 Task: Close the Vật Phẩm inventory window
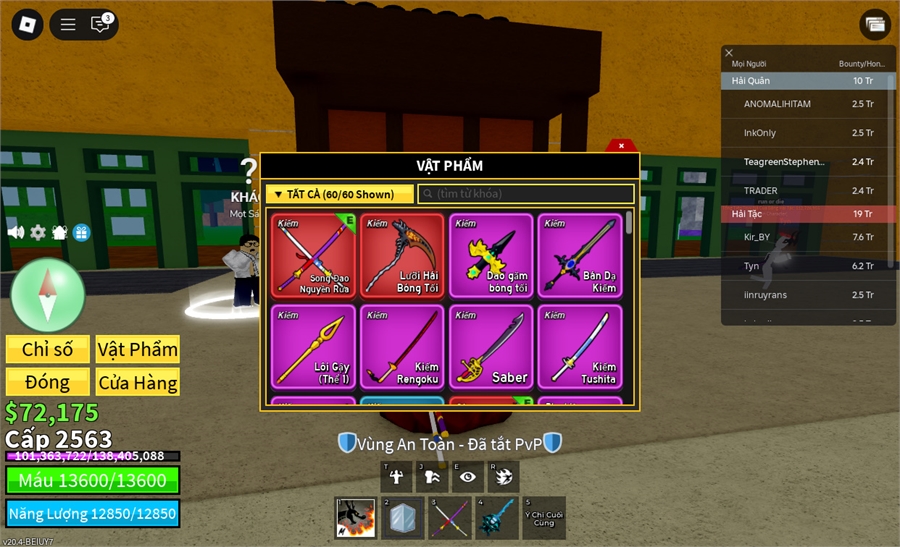[x=621, y=146]
